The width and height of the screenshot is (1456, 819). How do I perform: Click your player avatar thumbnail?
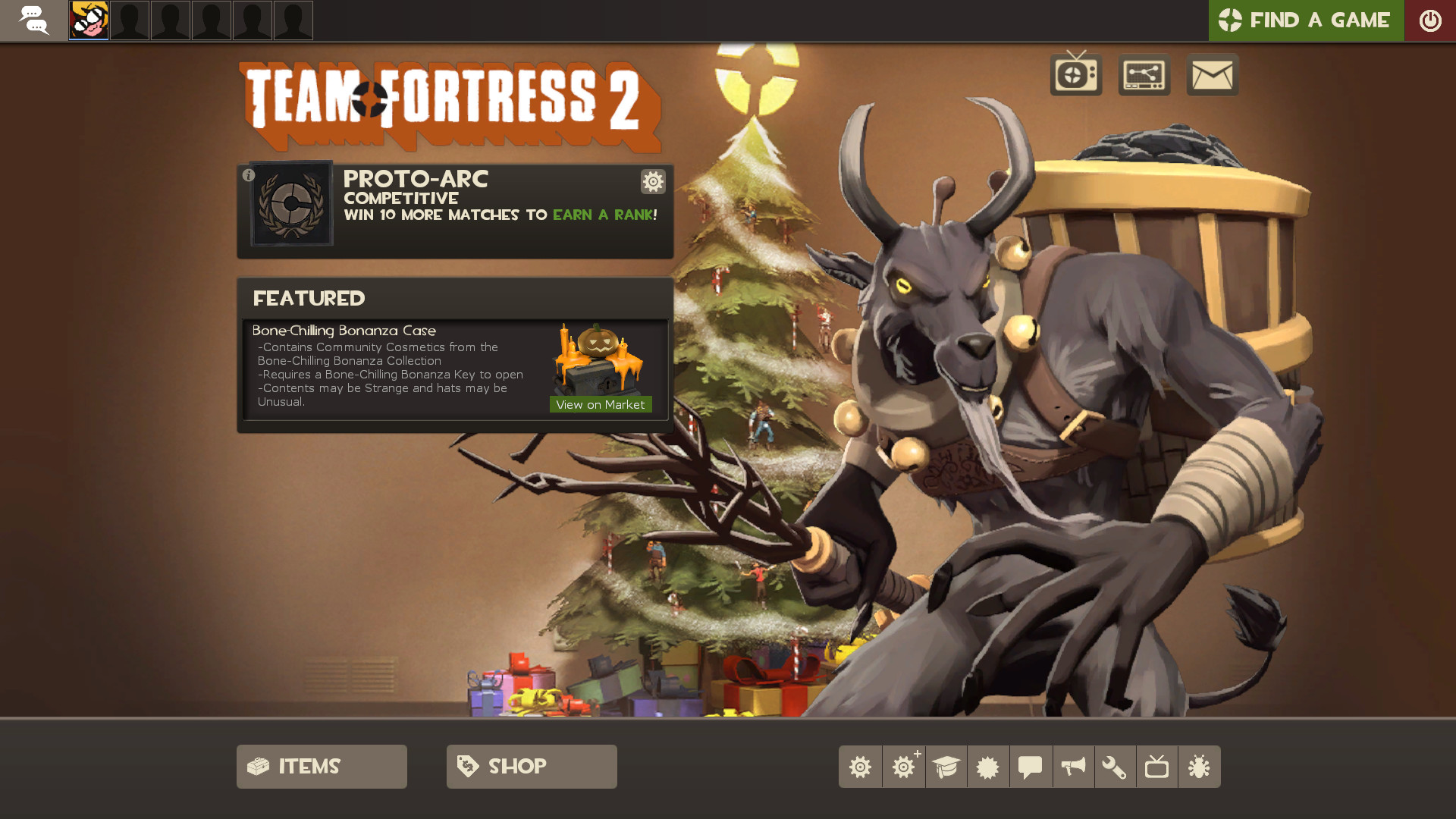point(88,20)
